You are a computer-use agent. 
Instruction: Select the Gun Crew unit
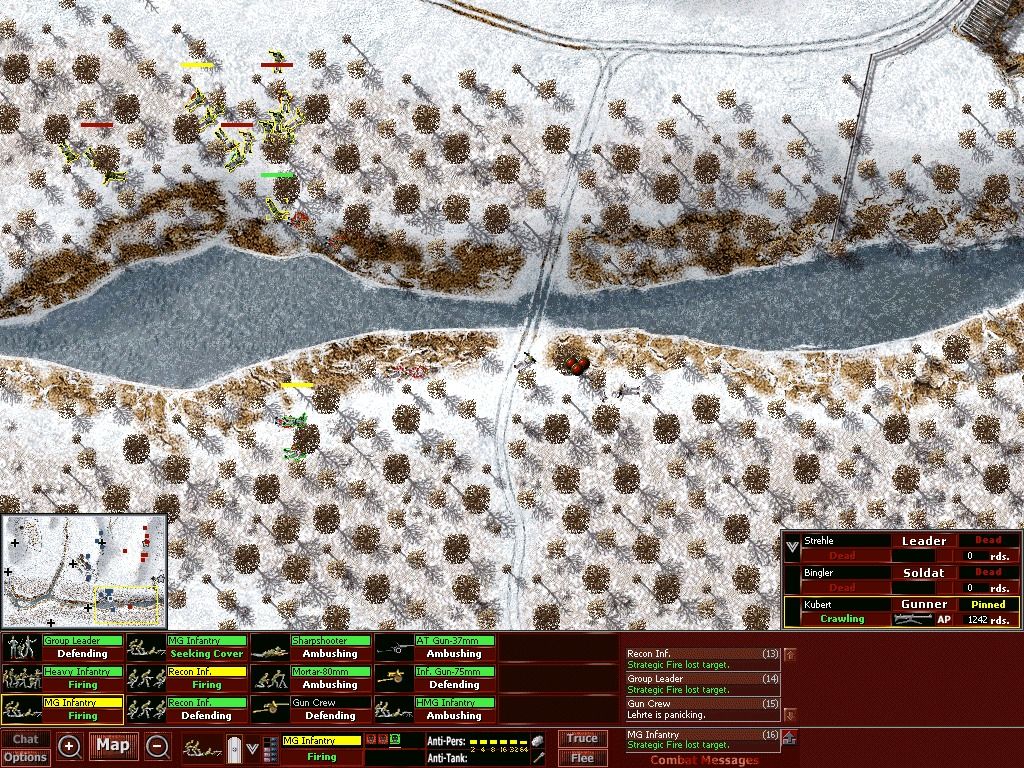(x=310, y=709)
